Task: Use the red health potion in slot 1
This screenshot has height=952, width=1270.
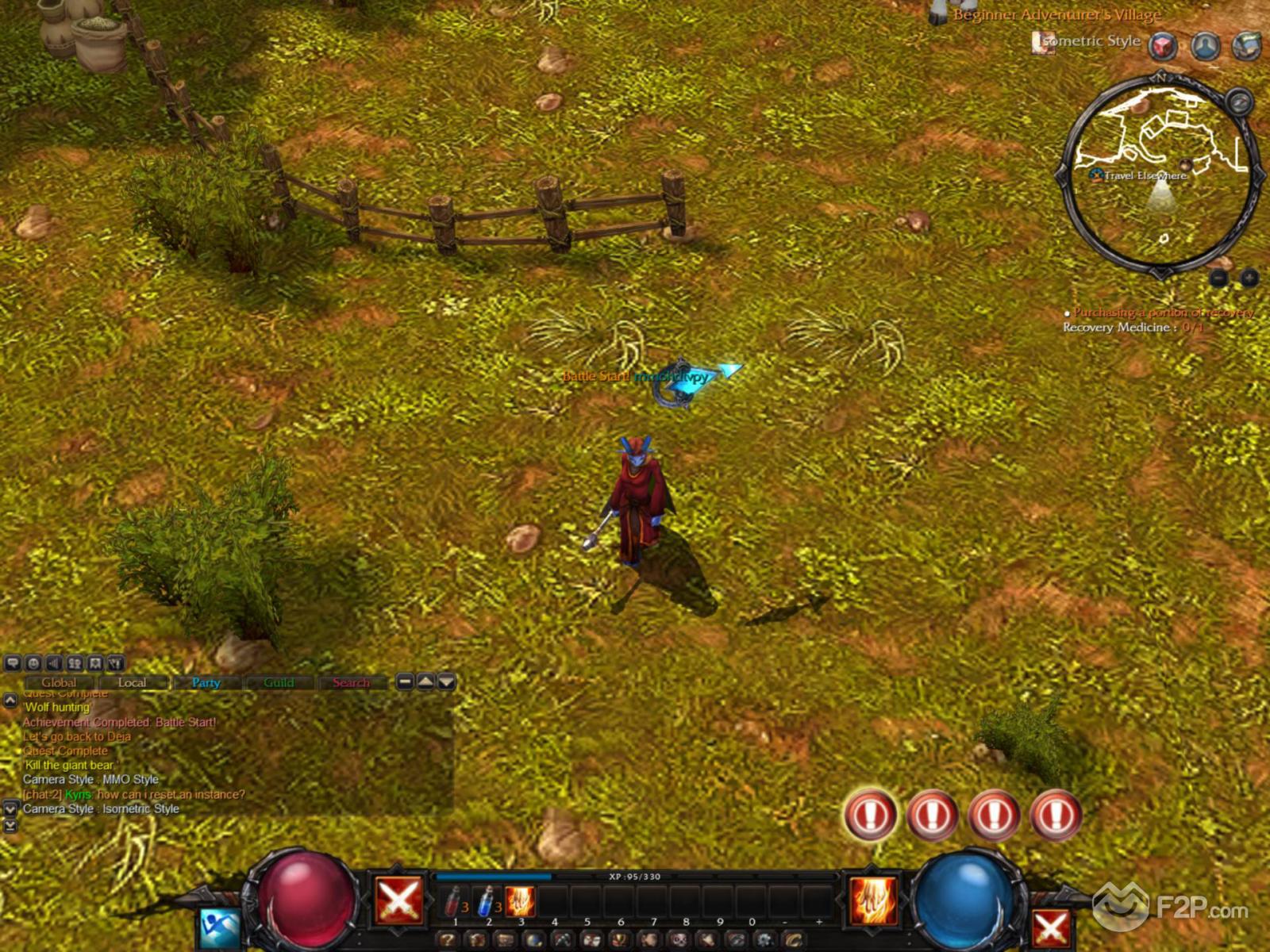Action: point(453,902)
